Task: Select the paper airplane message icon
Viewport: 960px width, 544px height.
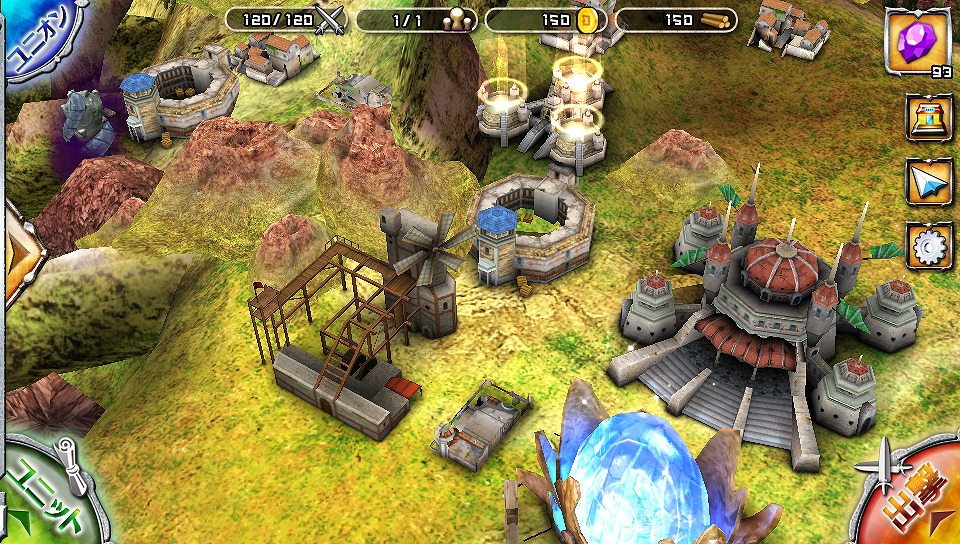Action: click(x=929, y=182)
